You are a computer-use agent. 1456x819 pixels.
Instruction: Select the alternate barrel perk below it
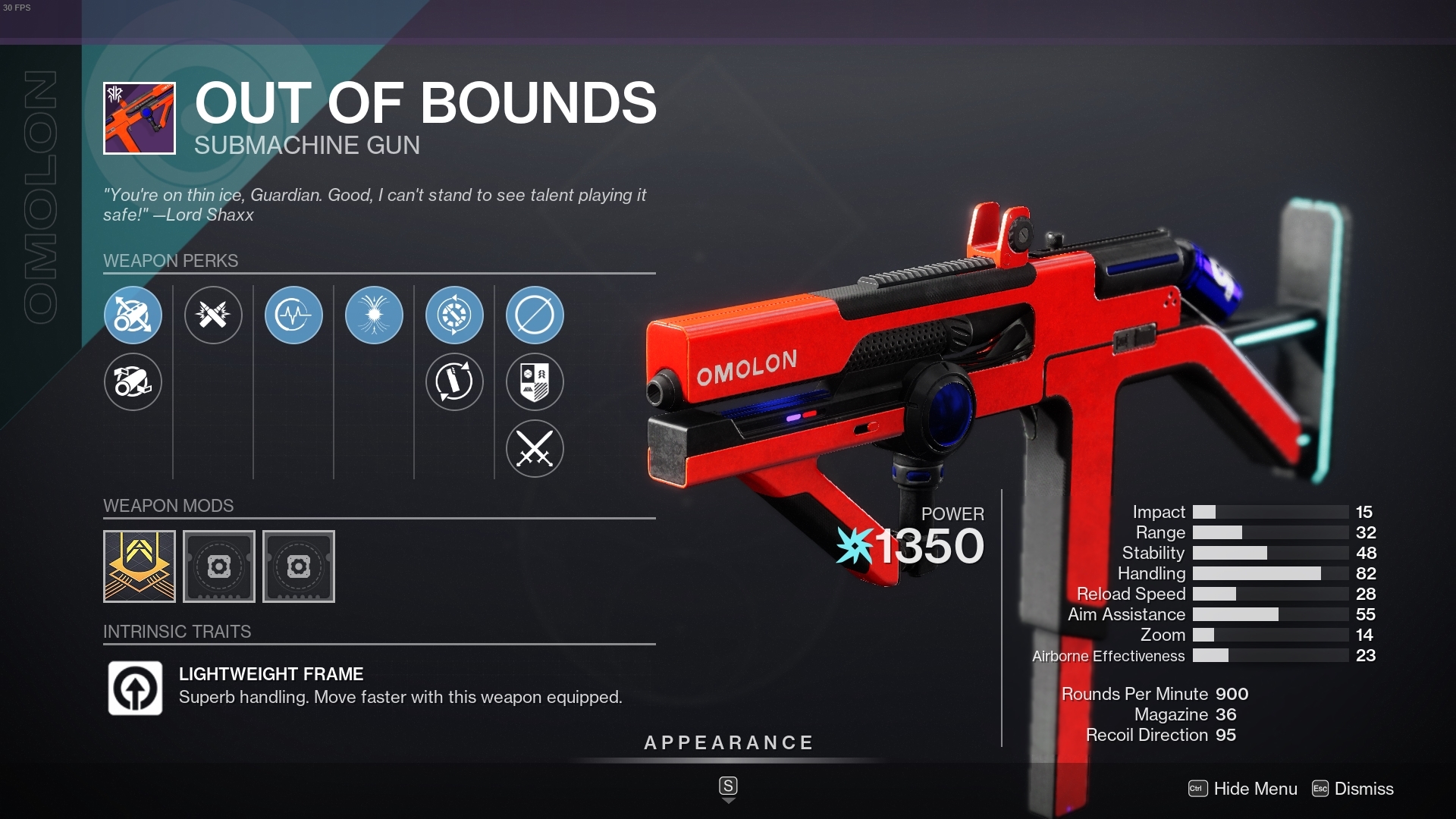pyautogui.click(x=133, y=382)
